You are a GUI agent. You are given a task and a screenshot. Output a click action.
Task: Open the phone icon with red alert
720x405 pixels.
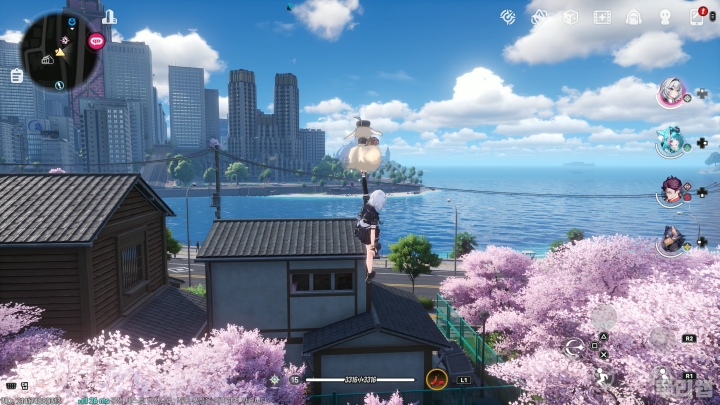[697, 17]
